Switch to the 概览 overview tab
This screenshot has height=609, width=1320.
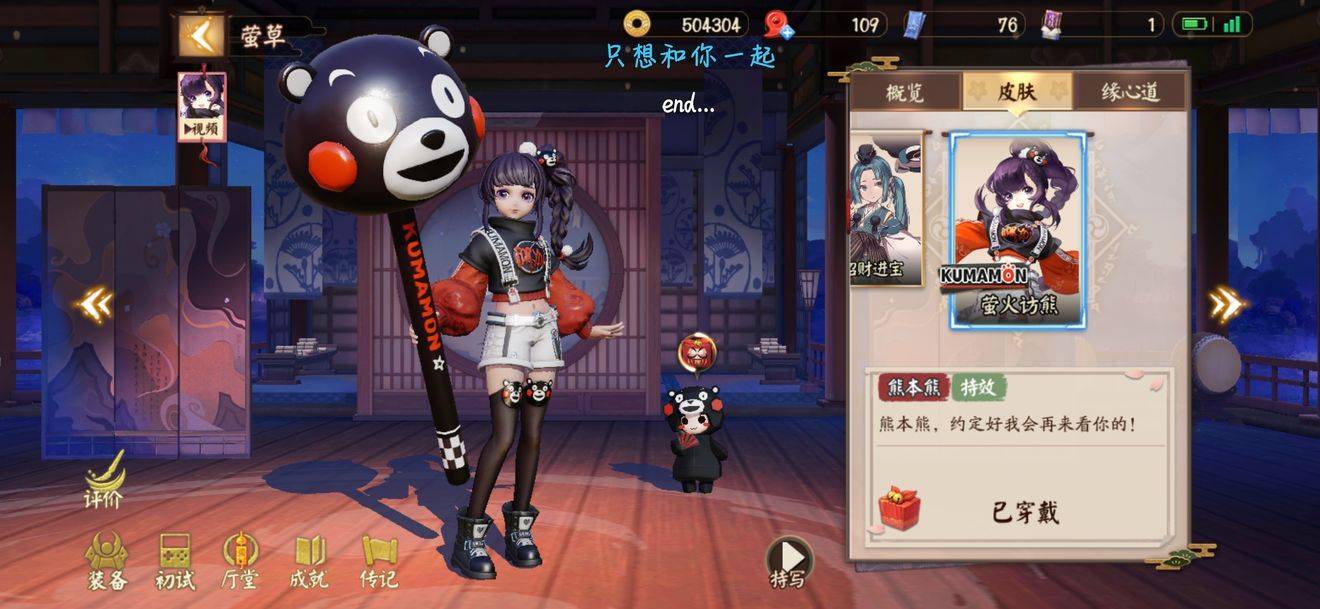tap(905, 92)
